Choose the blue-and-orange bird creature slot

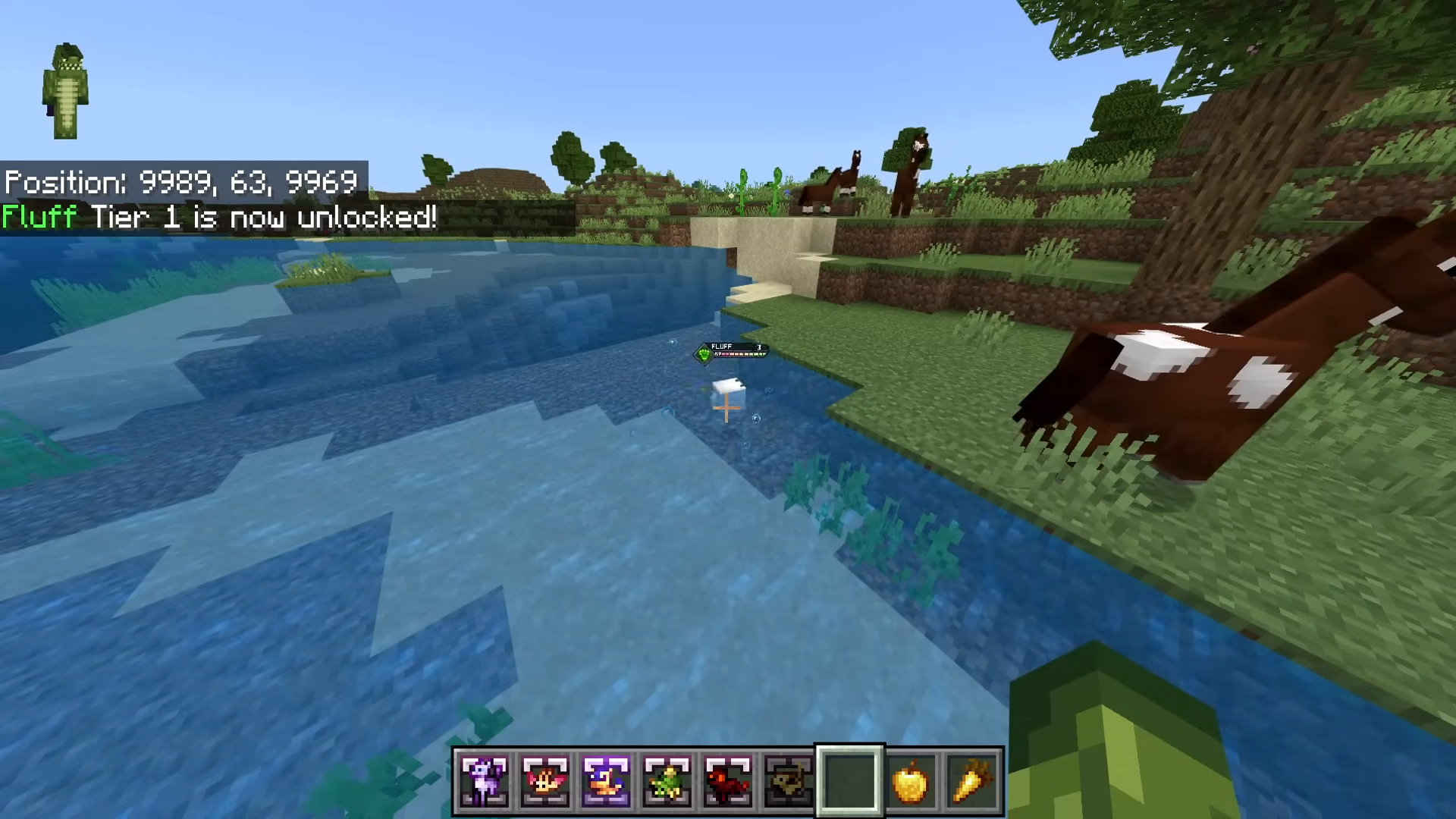pos(606,780)
